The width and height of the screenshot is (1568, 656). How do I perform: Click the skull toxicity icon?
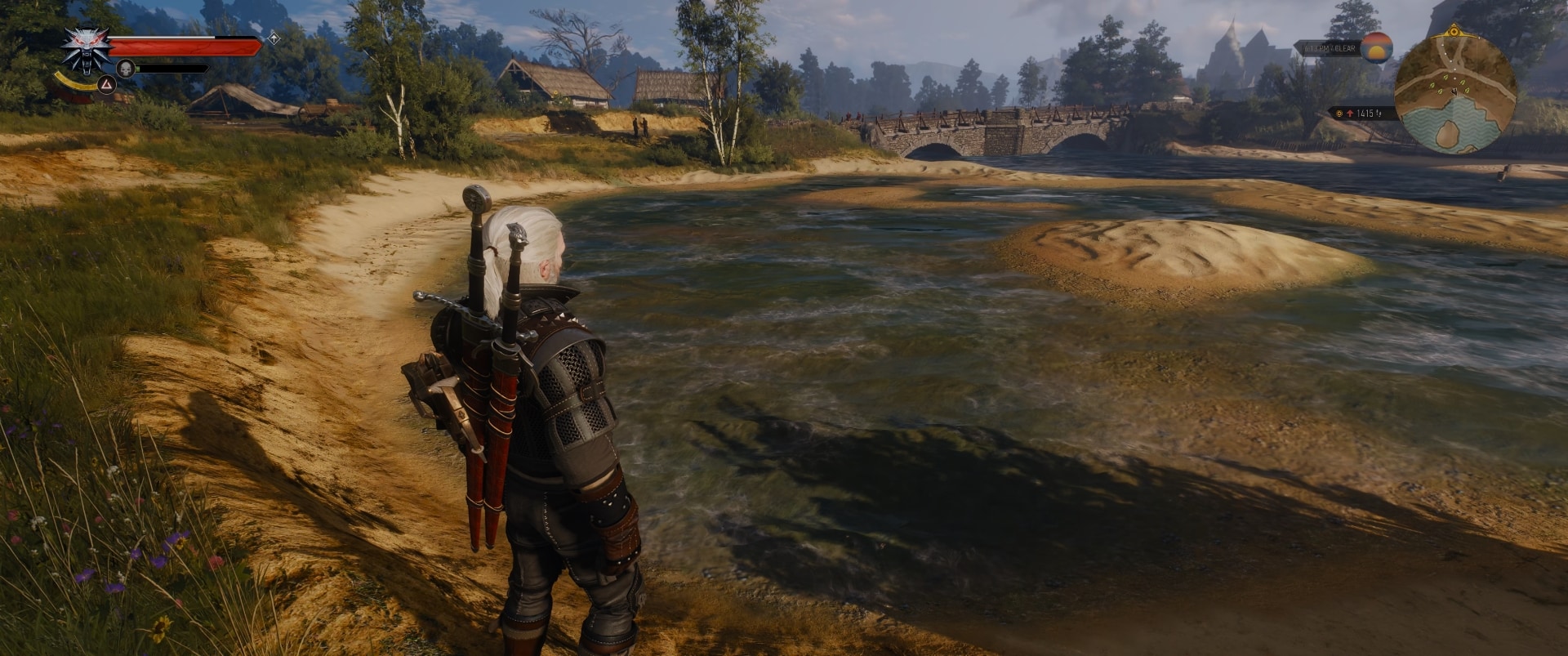[125, 68]
